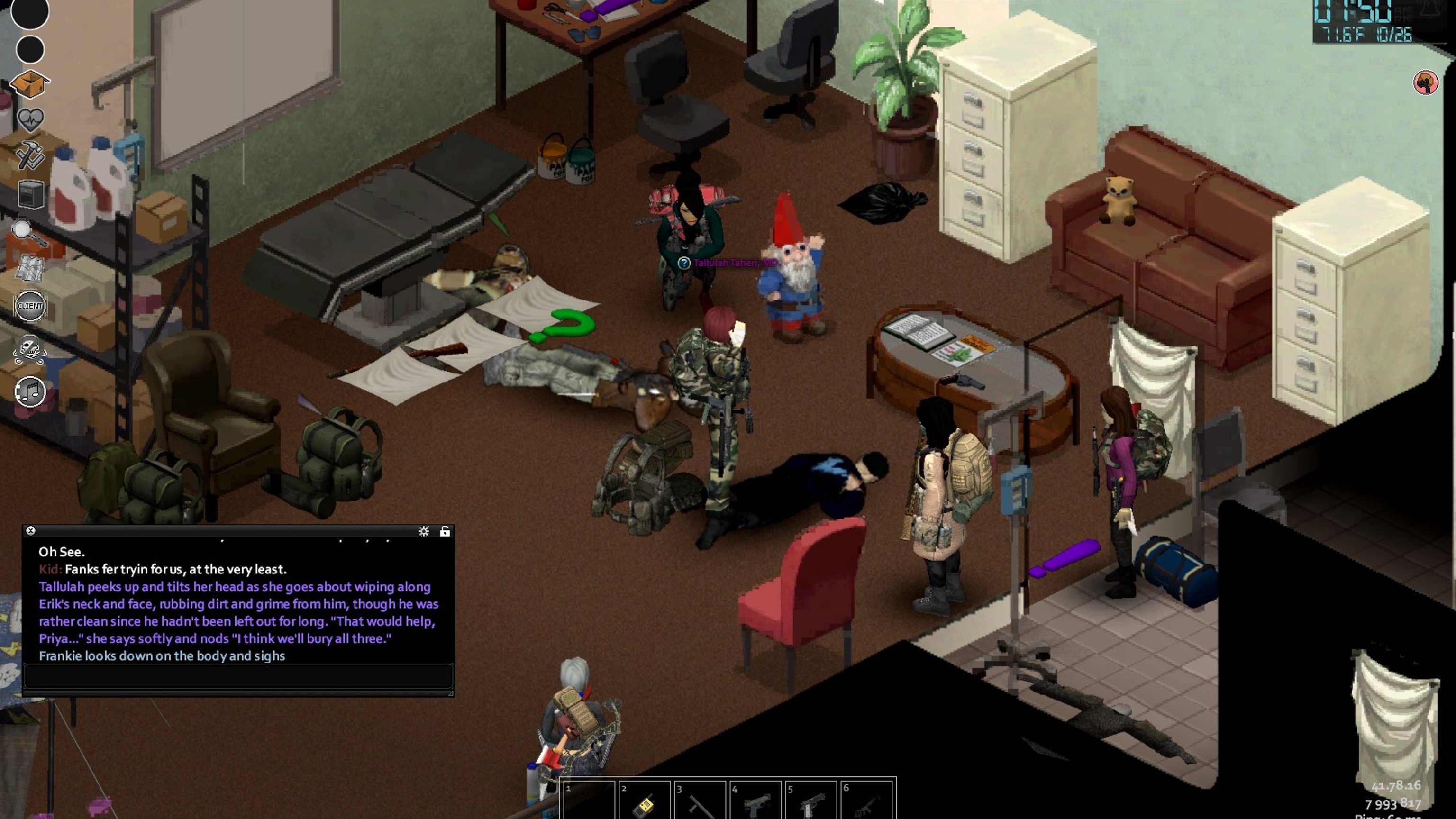1456x819 pixels.
Task: Click the CLIENT round button
Action: pyautogui.click(x=30, y=306)
